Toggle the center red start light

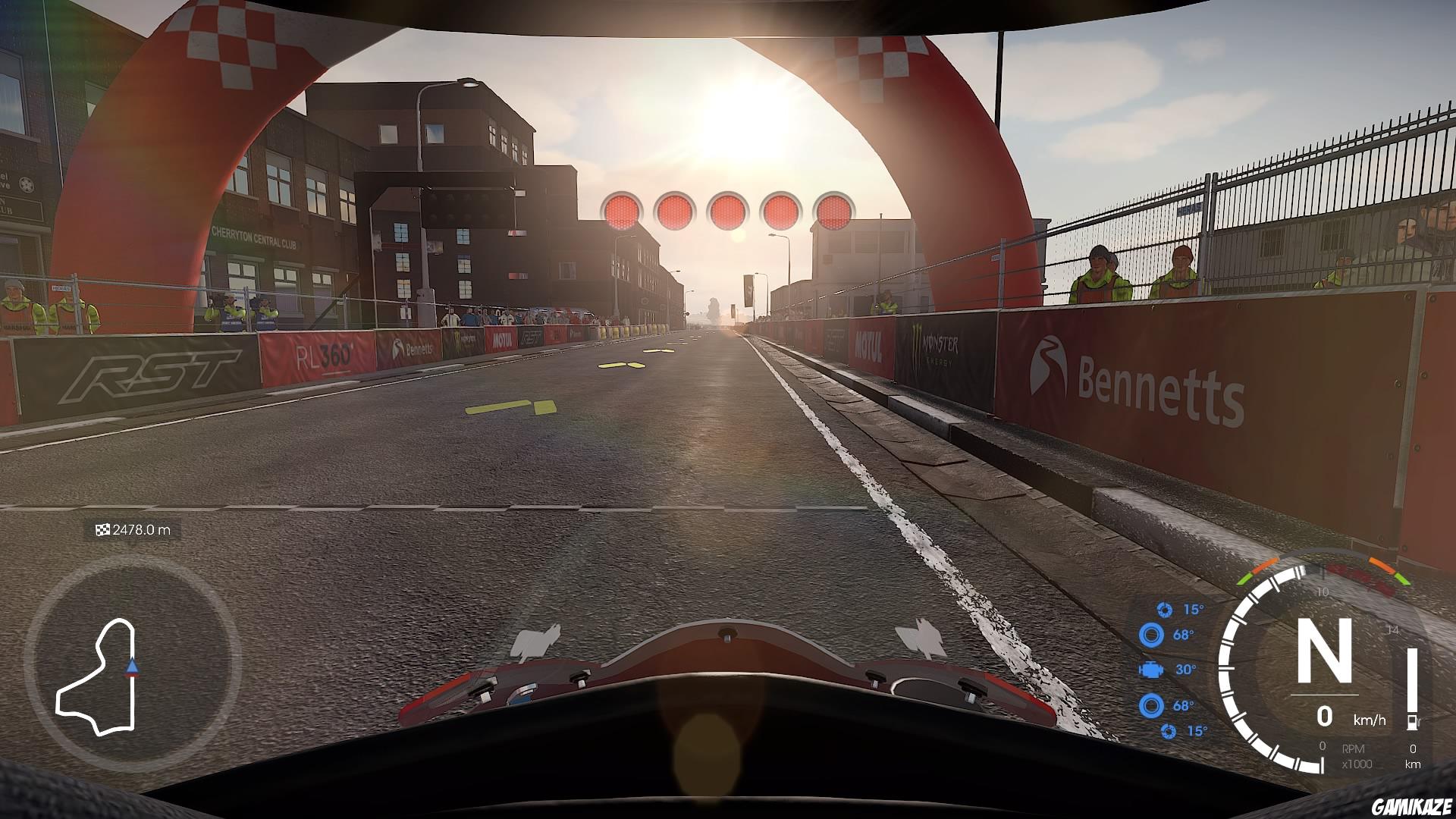726,210
